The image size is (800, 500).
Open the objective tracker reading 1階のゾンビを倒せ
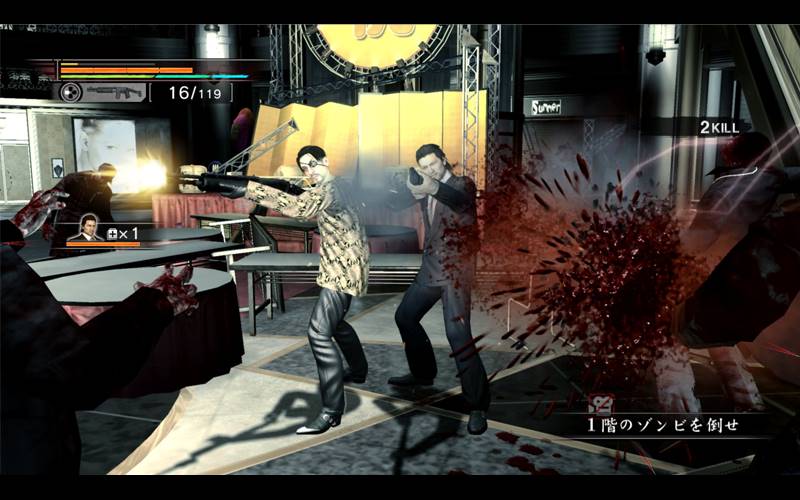point(663,425)
